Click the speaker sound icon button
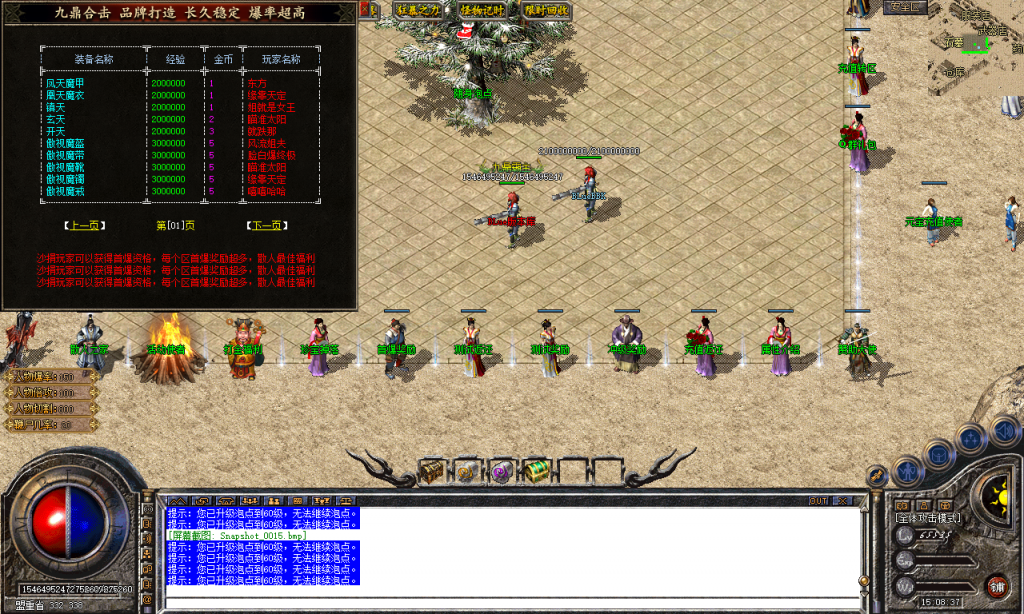This screenshot has height=614, width=1024. (x=1004, y=431)
